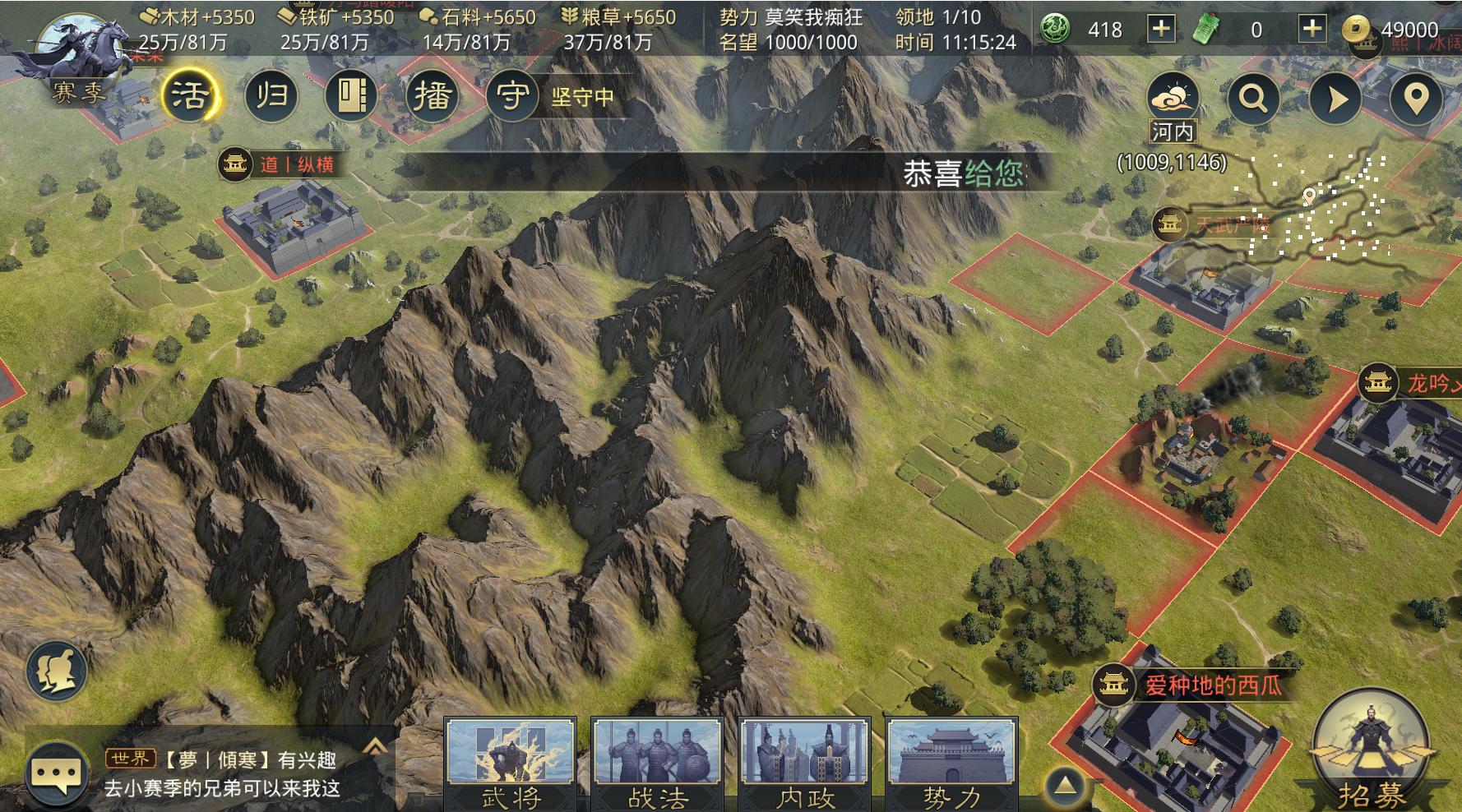The height and width of the screenshot is (812, 1462).
Task: Open the weather icon above 河内
Action: point(1173,98)
